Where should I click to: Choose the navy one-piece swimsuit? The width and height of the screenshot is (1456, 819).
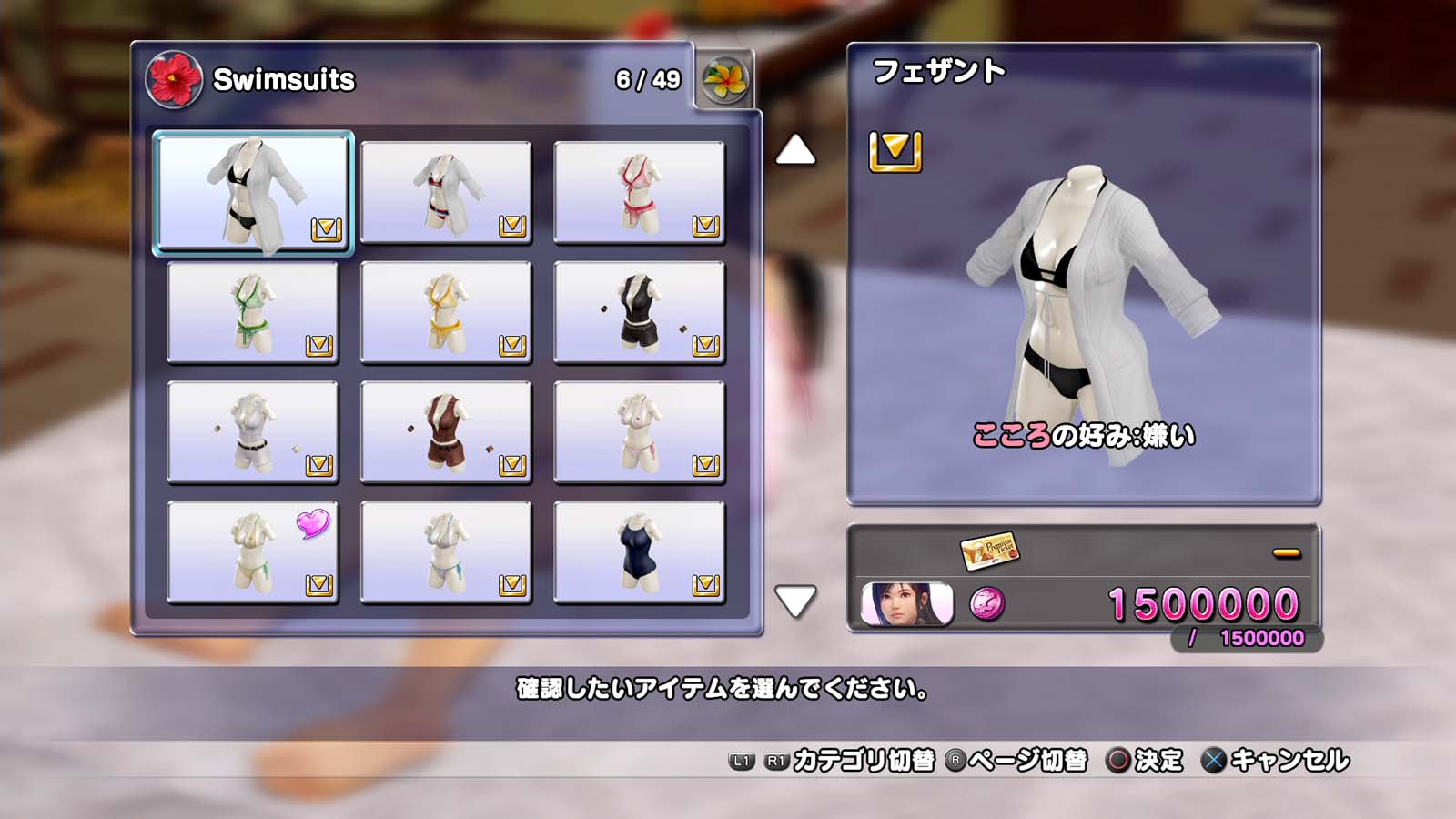639,552
